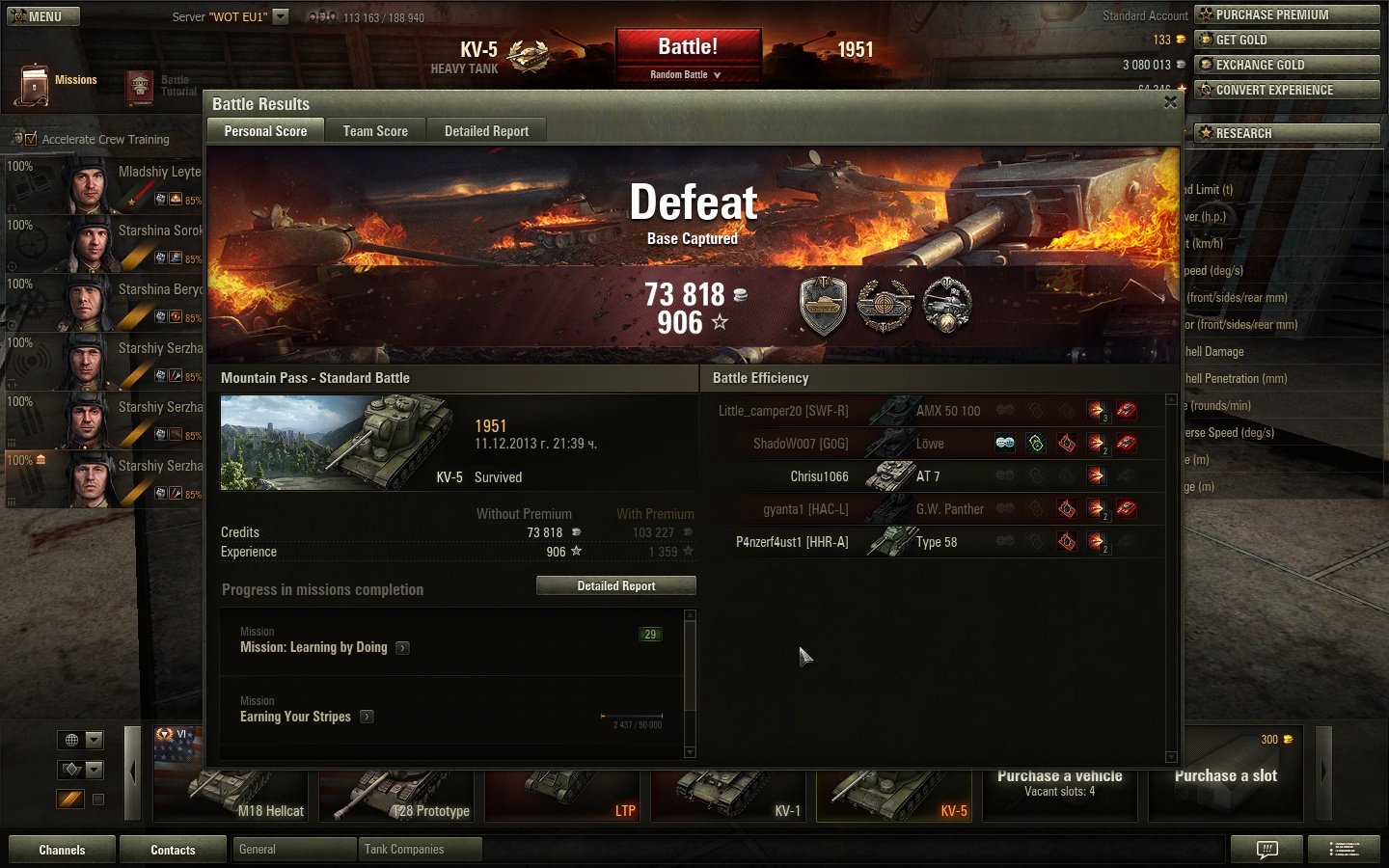Viewport: 1389px width, 868px height.
Task: Open the main MENU button
Action: tap(43, 16)
